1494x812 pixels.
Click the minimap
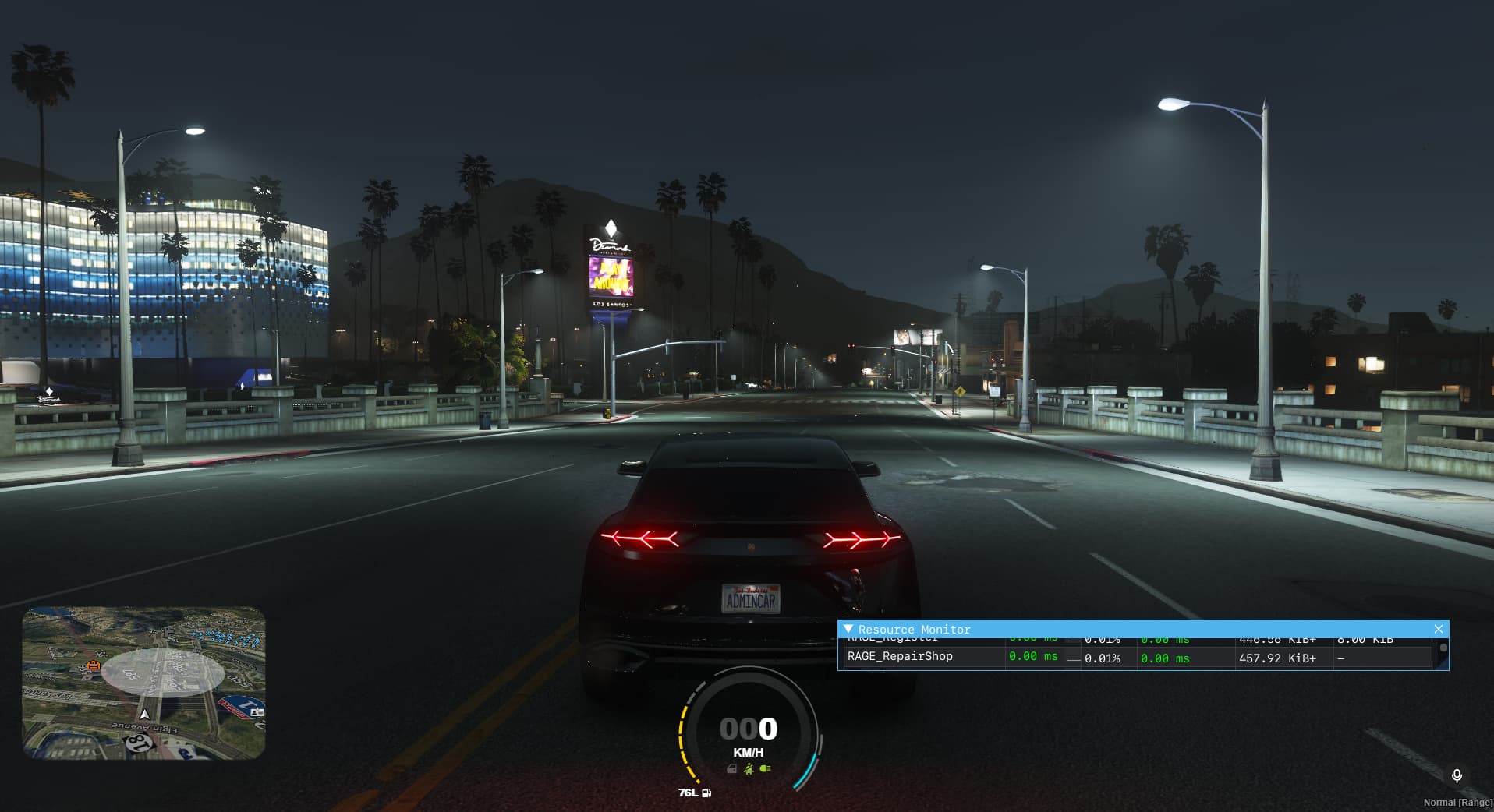point(143,683)
